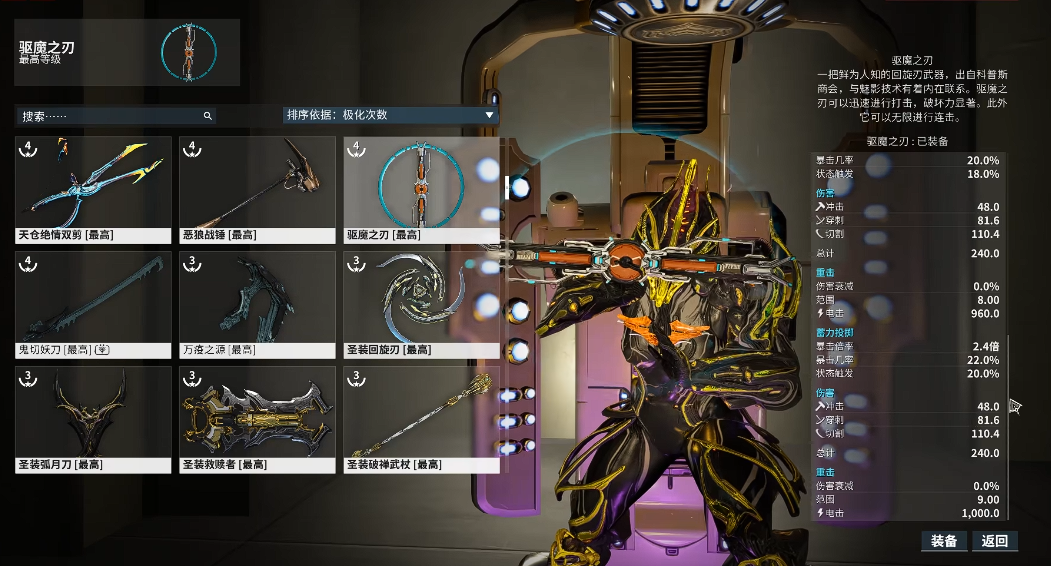Click the search magnifier icon

coord(208,116)
